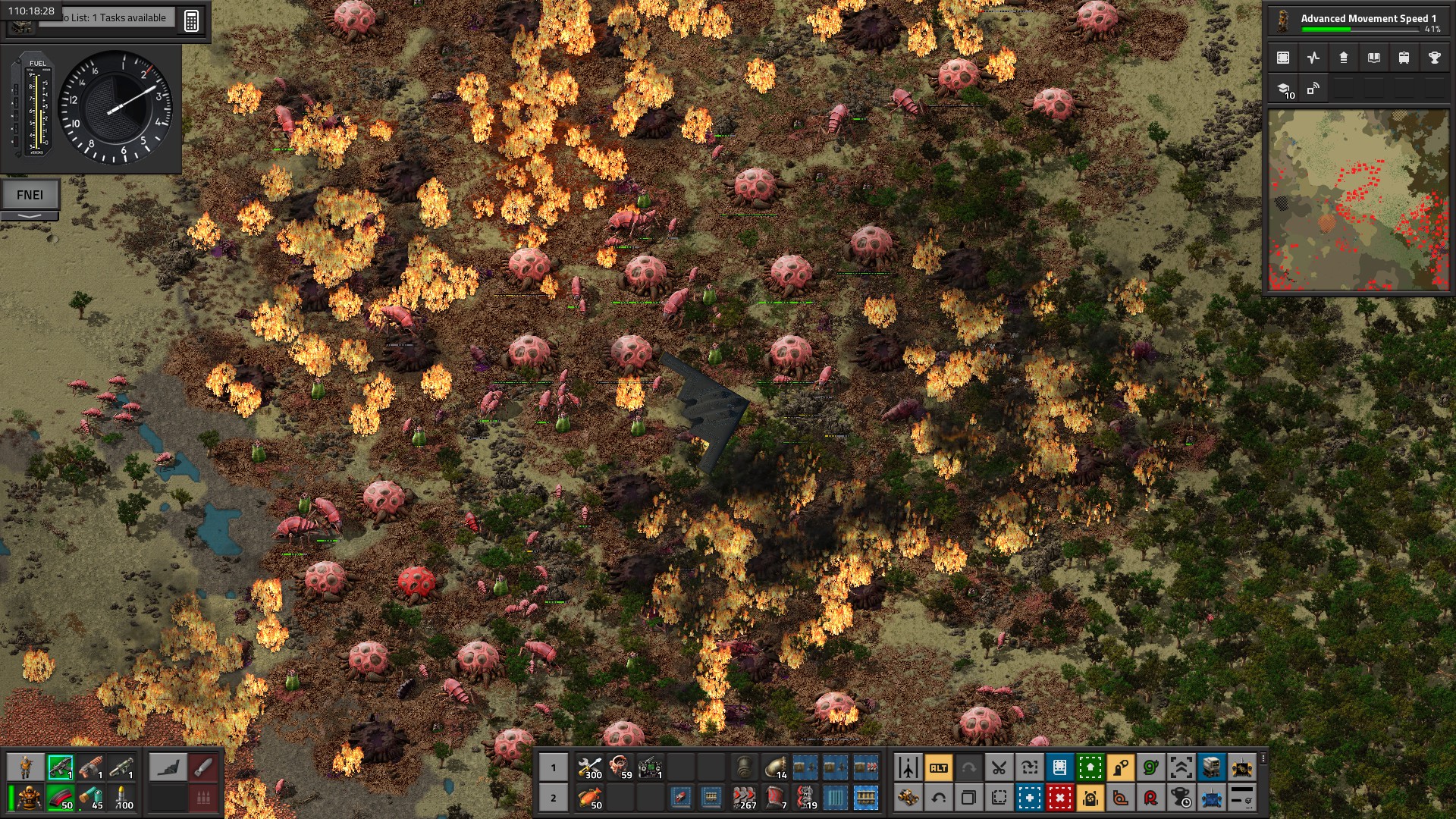Toggle the ALT mode shortcut button

[938, 767]
